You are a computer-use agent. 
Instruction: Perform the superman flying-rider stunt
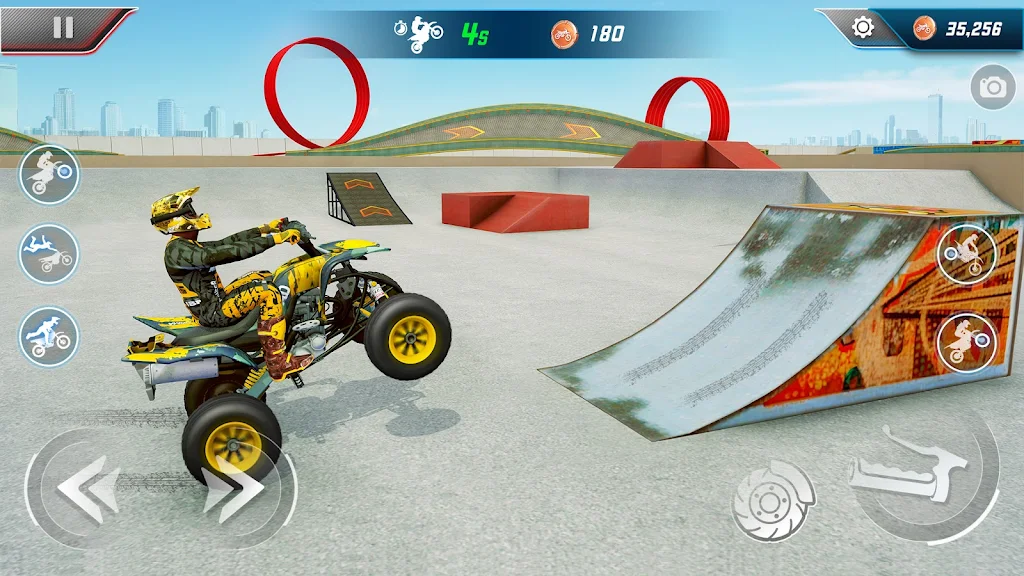pyautogui.click(x=49, y=254)
